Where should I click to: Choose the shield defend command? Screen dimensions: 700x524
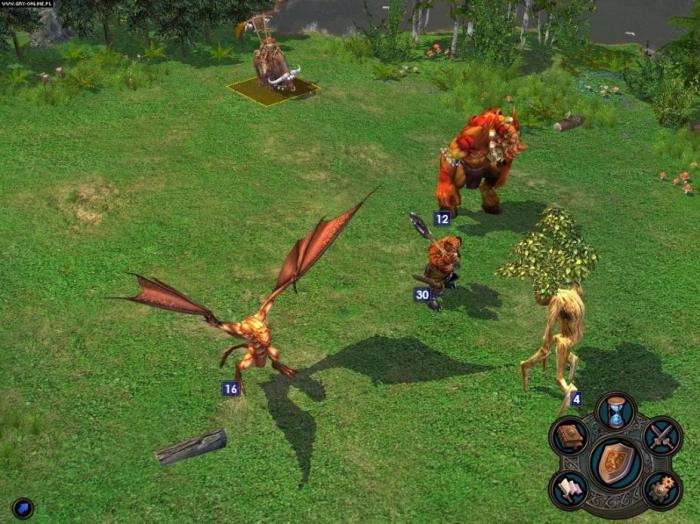pyautogui.click(x=616, y=462)
